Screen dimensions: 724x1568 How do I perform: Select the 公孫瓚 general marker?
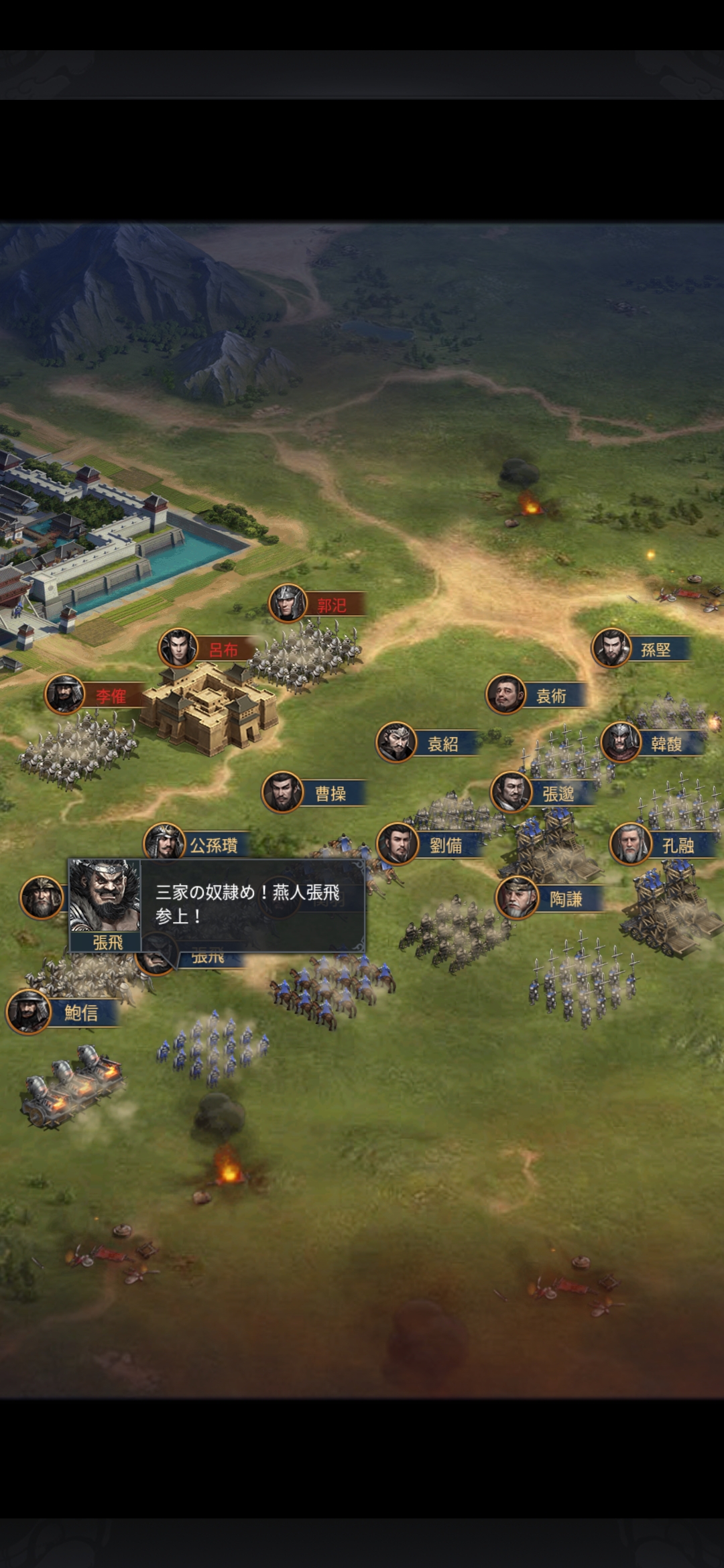196,844
